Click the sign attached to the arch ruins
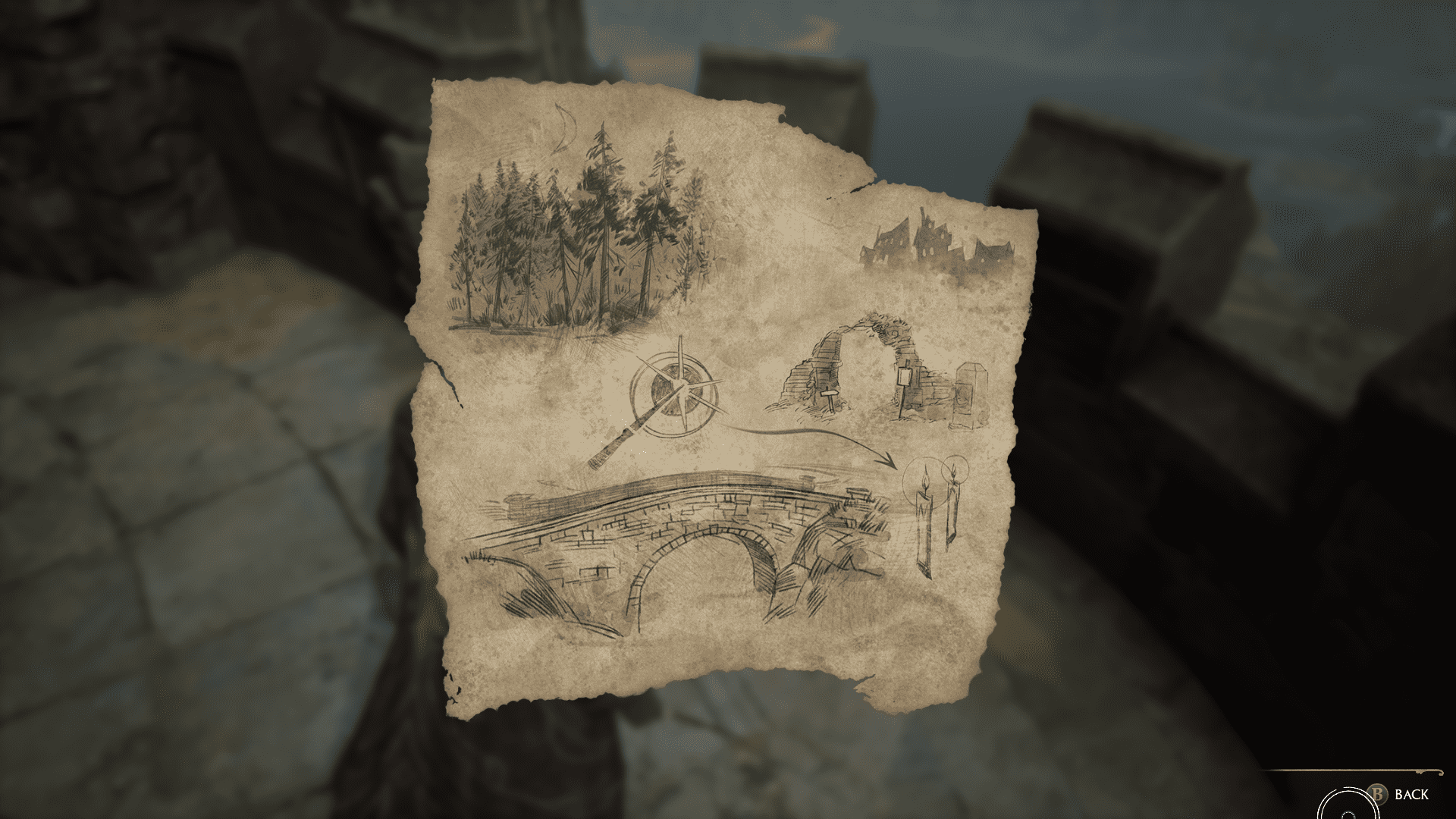This screenshot has height=819, width=1456. (x=904, y=376)
